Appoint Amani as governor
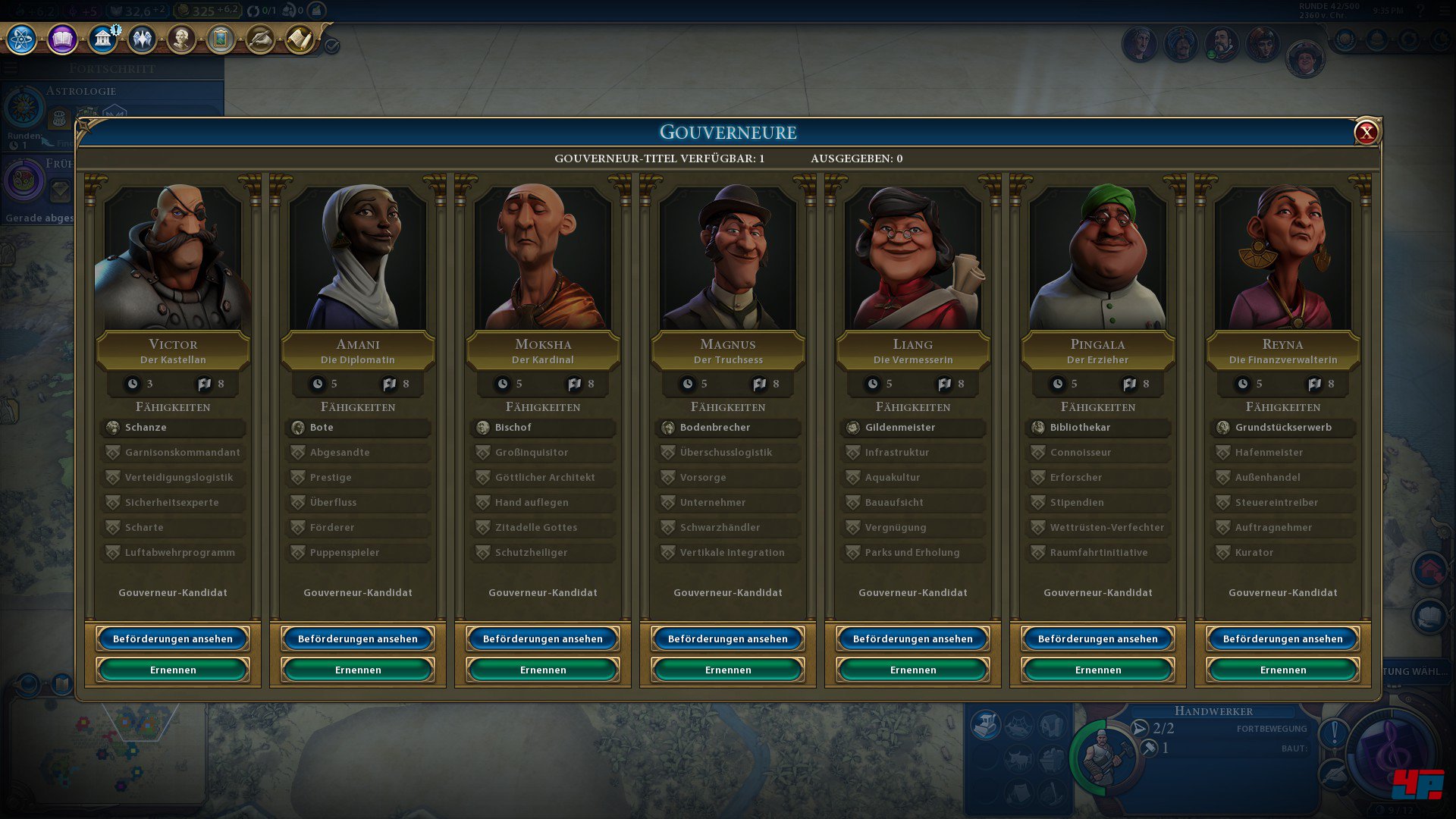 click(x=358, y=670)
